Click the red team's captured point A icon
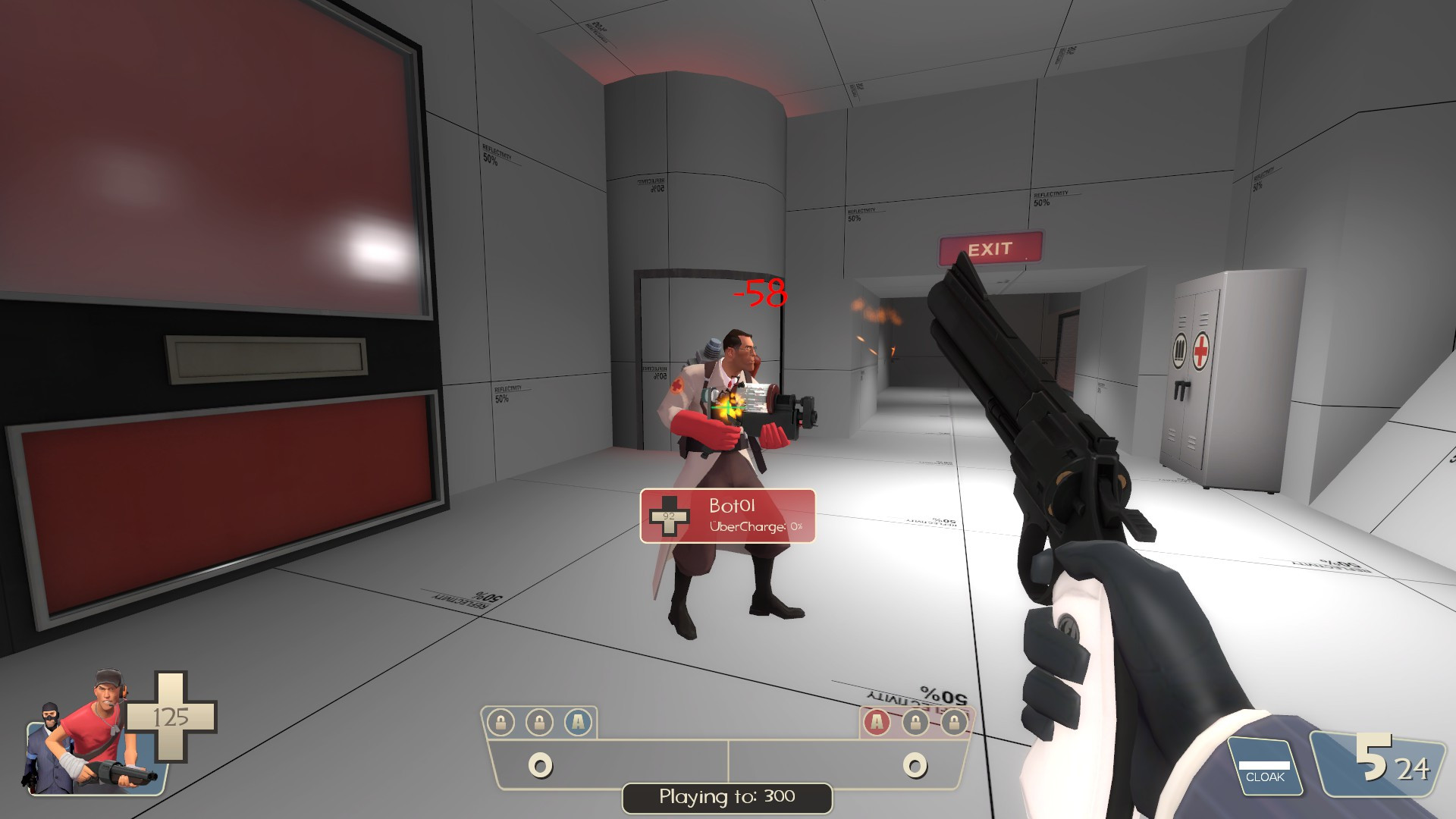Viewport: 1456px width, 819px height. pos(878,723)
